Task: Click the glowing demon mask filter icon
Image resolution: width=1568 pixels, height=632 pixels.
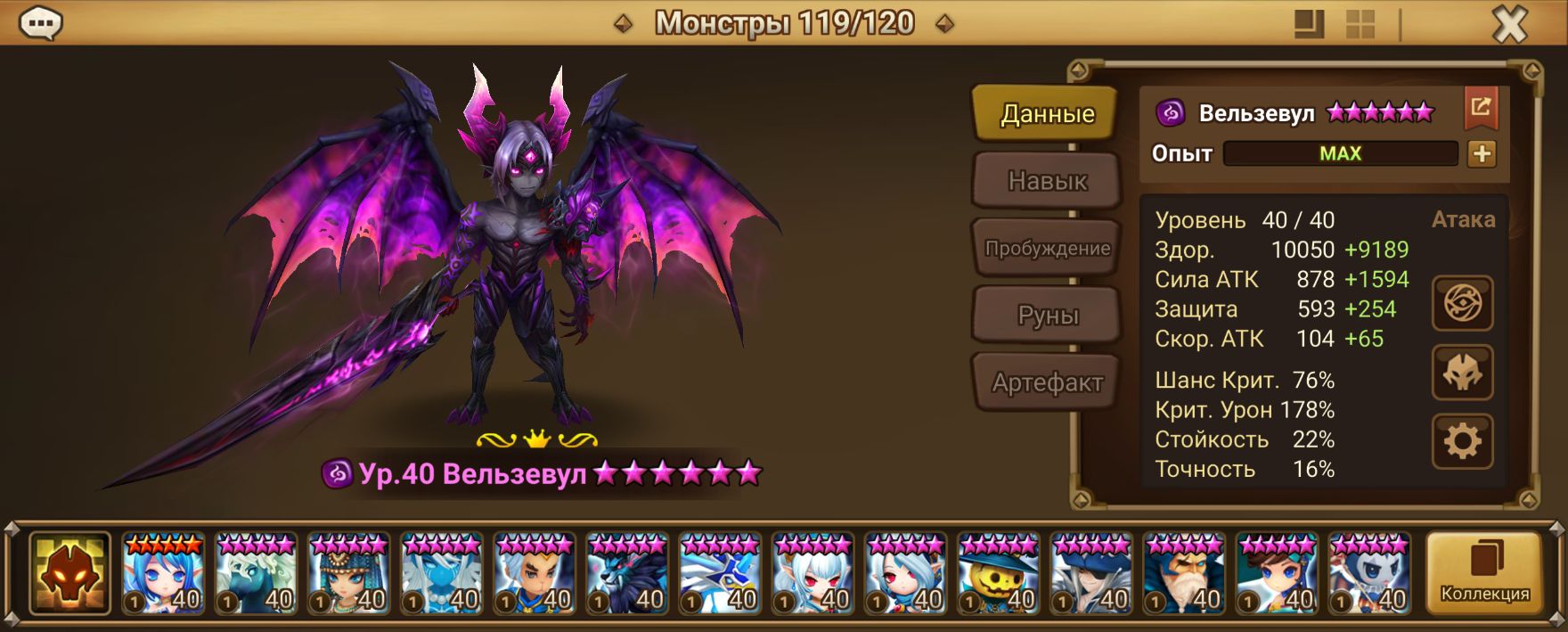Action: pyautogui.click(x=69, y=574)
